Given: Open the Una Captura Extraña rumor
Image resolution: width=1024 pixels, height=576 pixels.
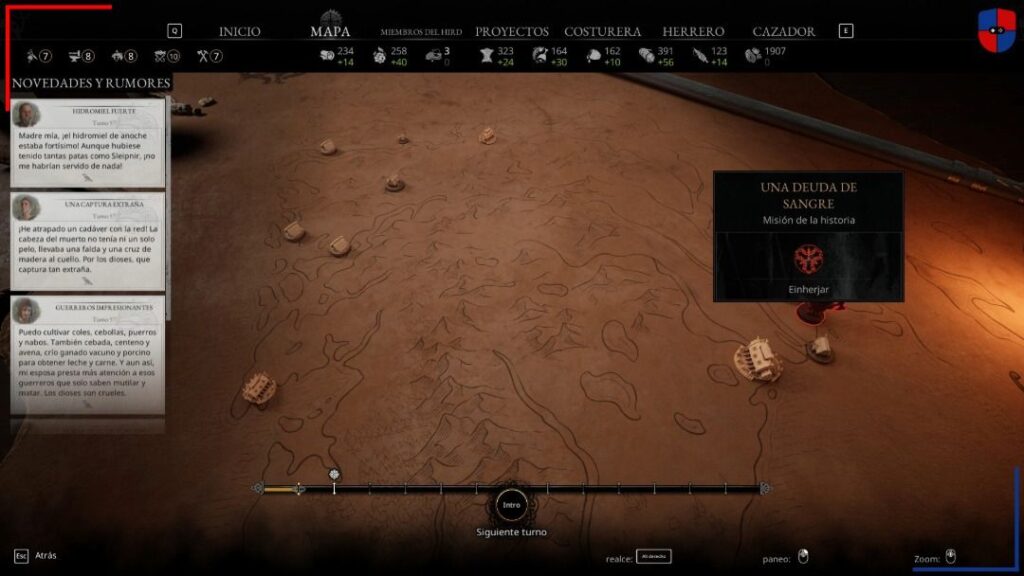Looking at the screenshot, I should click(88, 241).
